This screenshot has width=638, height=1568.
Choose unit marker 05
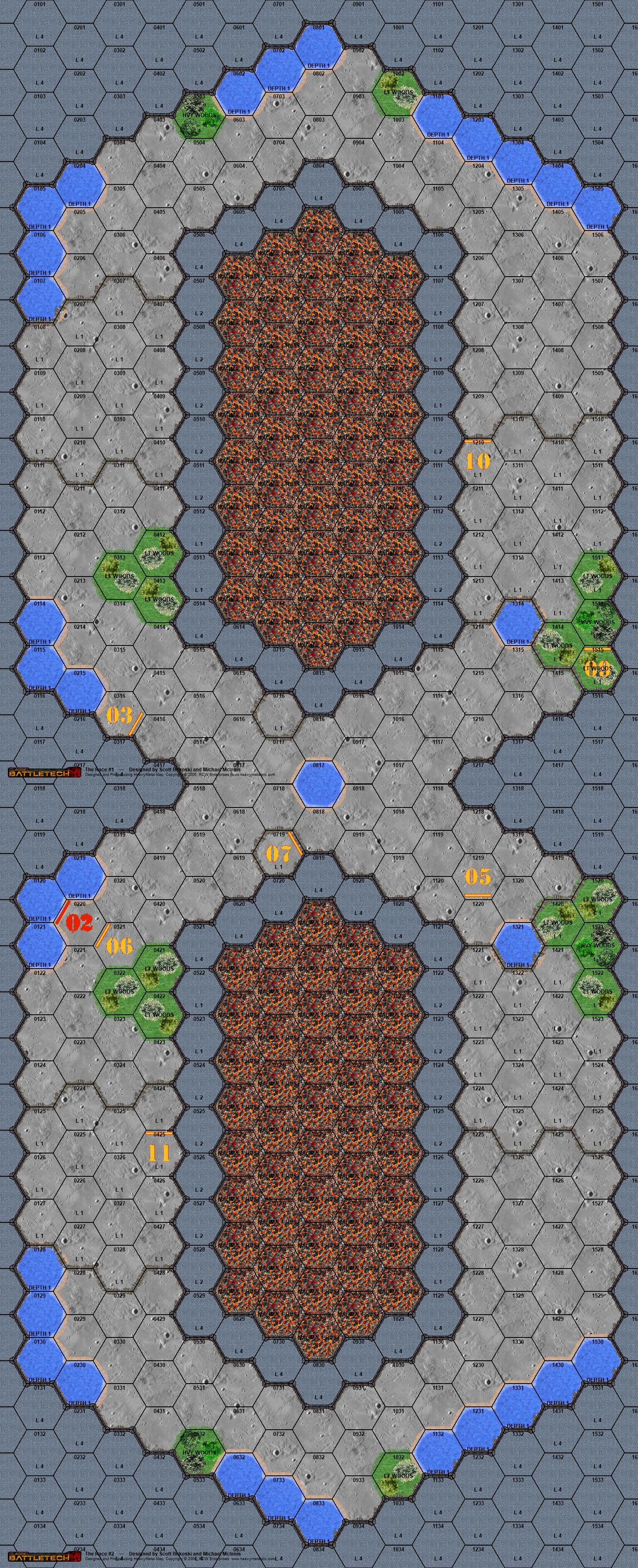tap(477, 876)
